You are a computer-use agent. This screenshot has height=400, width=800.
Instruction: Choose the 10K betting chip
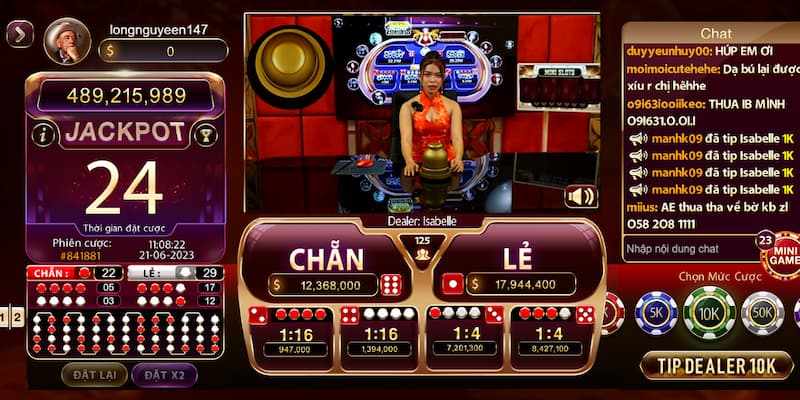pos(709,313)
